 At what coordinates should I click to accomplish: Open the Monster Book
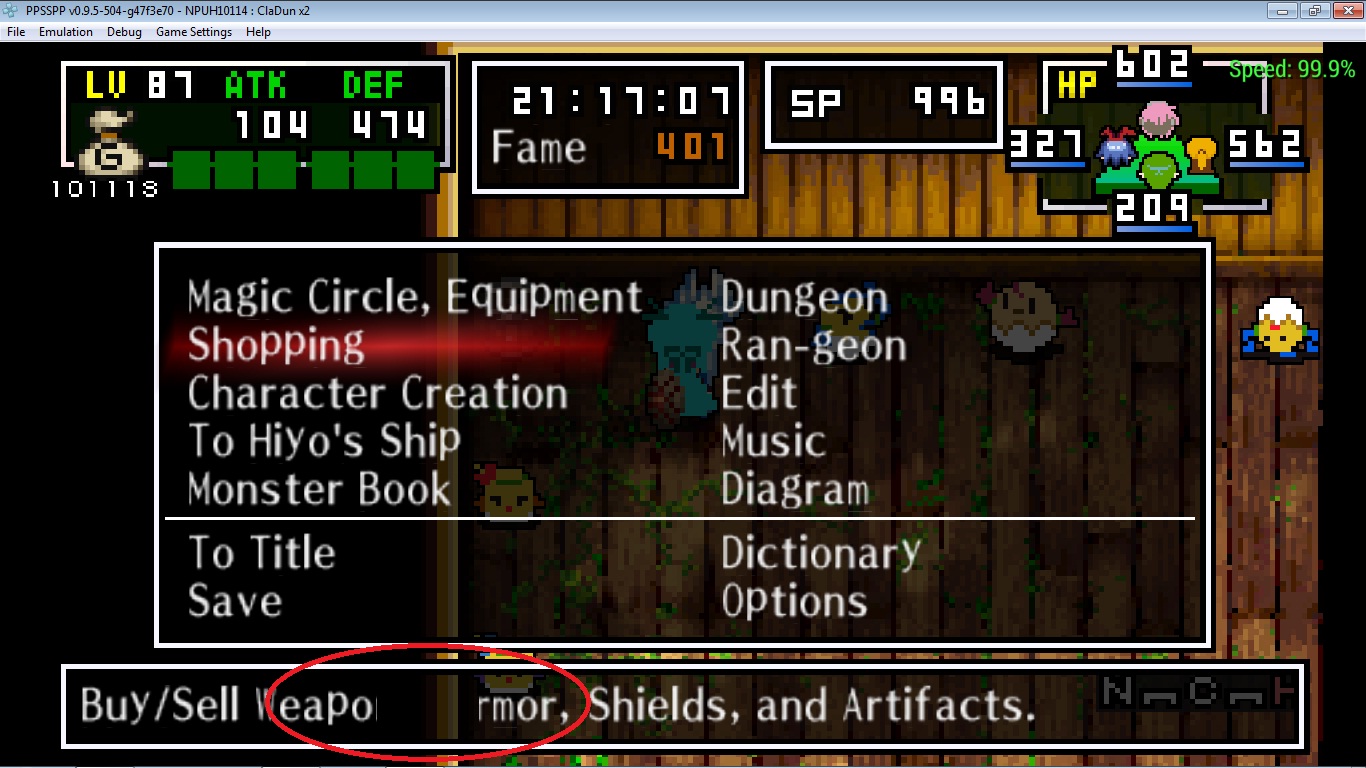coord(319,490)
